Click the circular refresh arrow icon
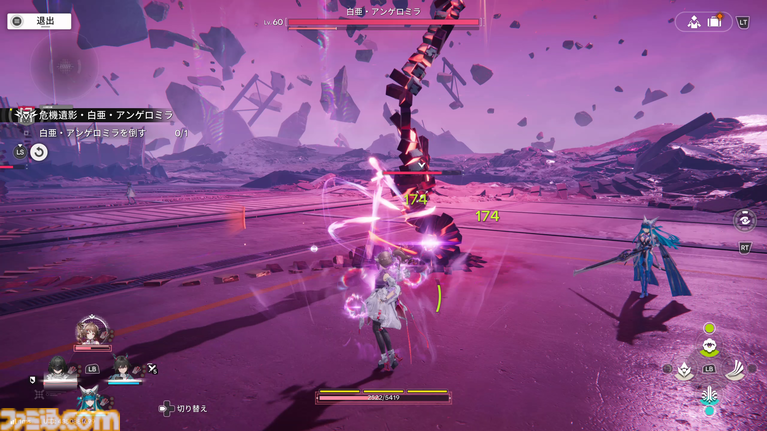The width and height of the screenshot is (767, 431). (x=38, y=152)
